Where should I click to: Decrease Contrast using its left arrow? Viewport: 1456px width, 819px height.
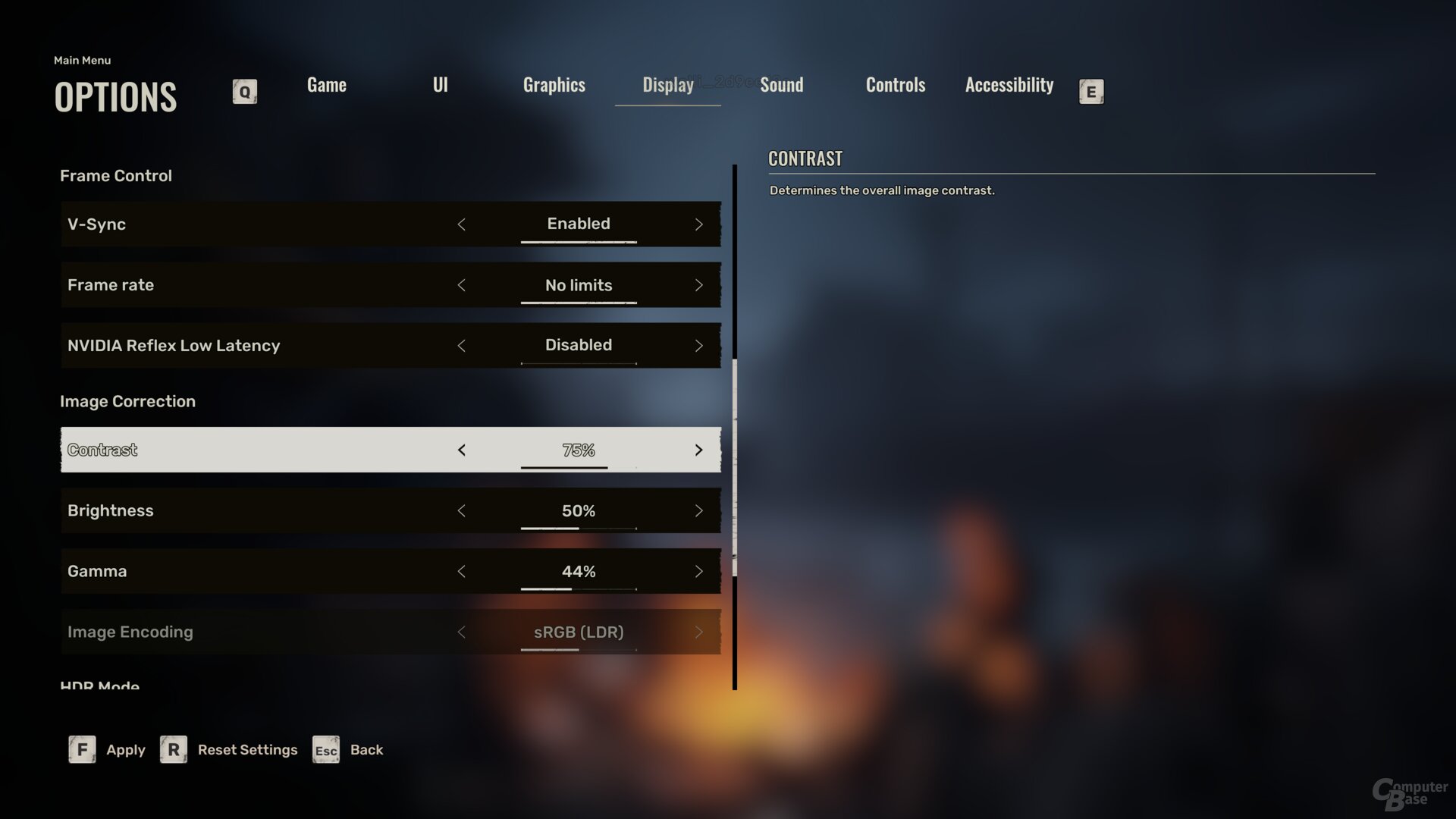tap(461, 450)
